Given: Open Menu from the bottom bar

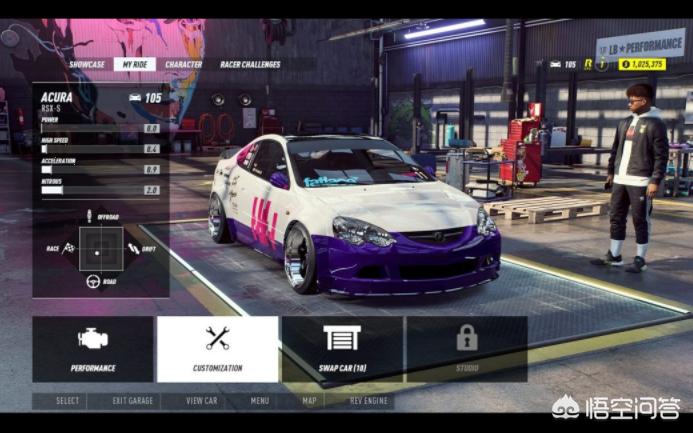Looking at the screenshot, I should coord(260,401).
